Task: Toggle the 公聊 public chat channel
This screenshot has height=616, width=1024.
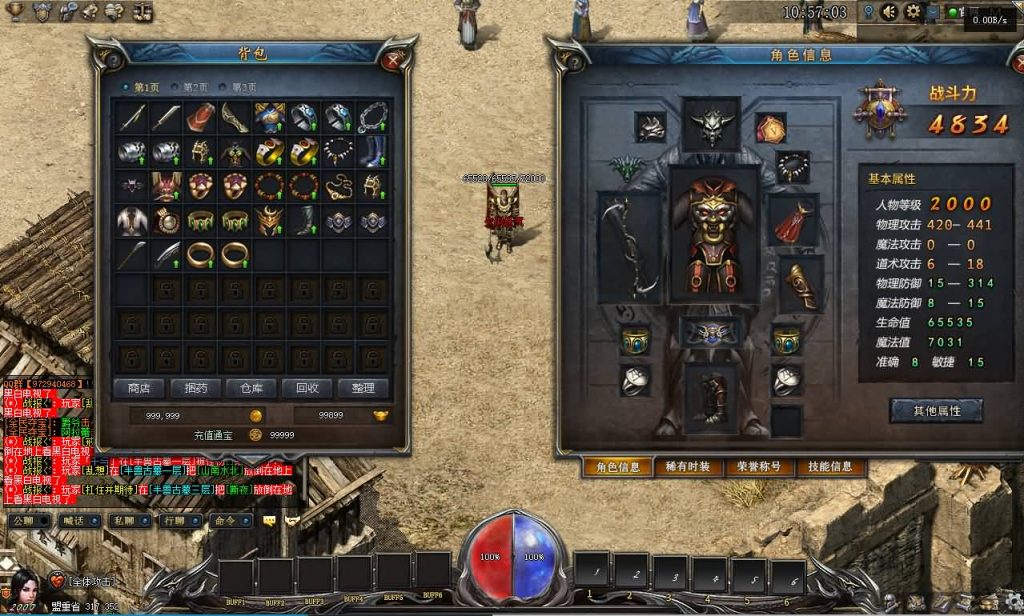Action: tap(25, 521)
